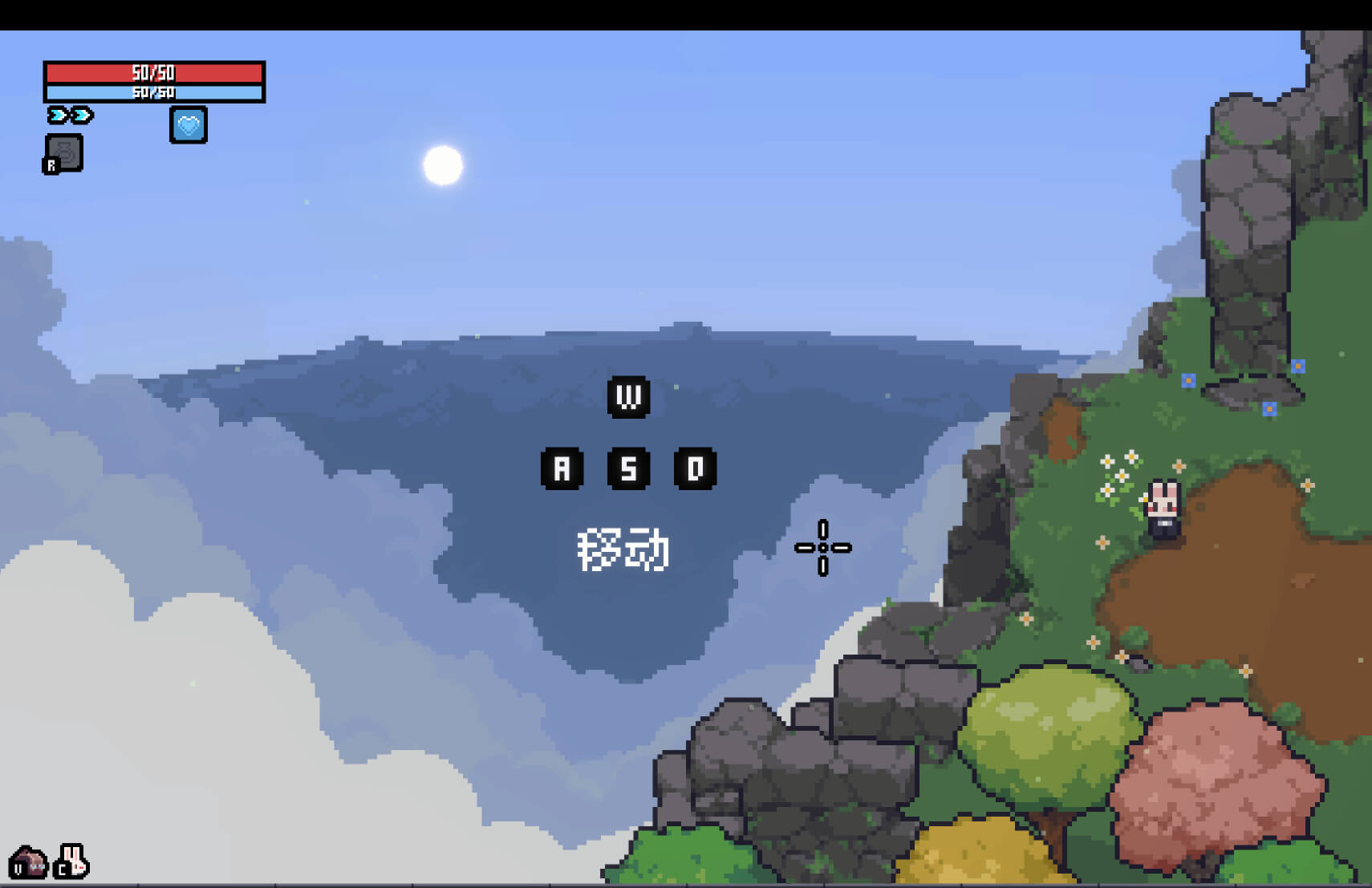Click the blue heart buff icon

coord(188,125)
